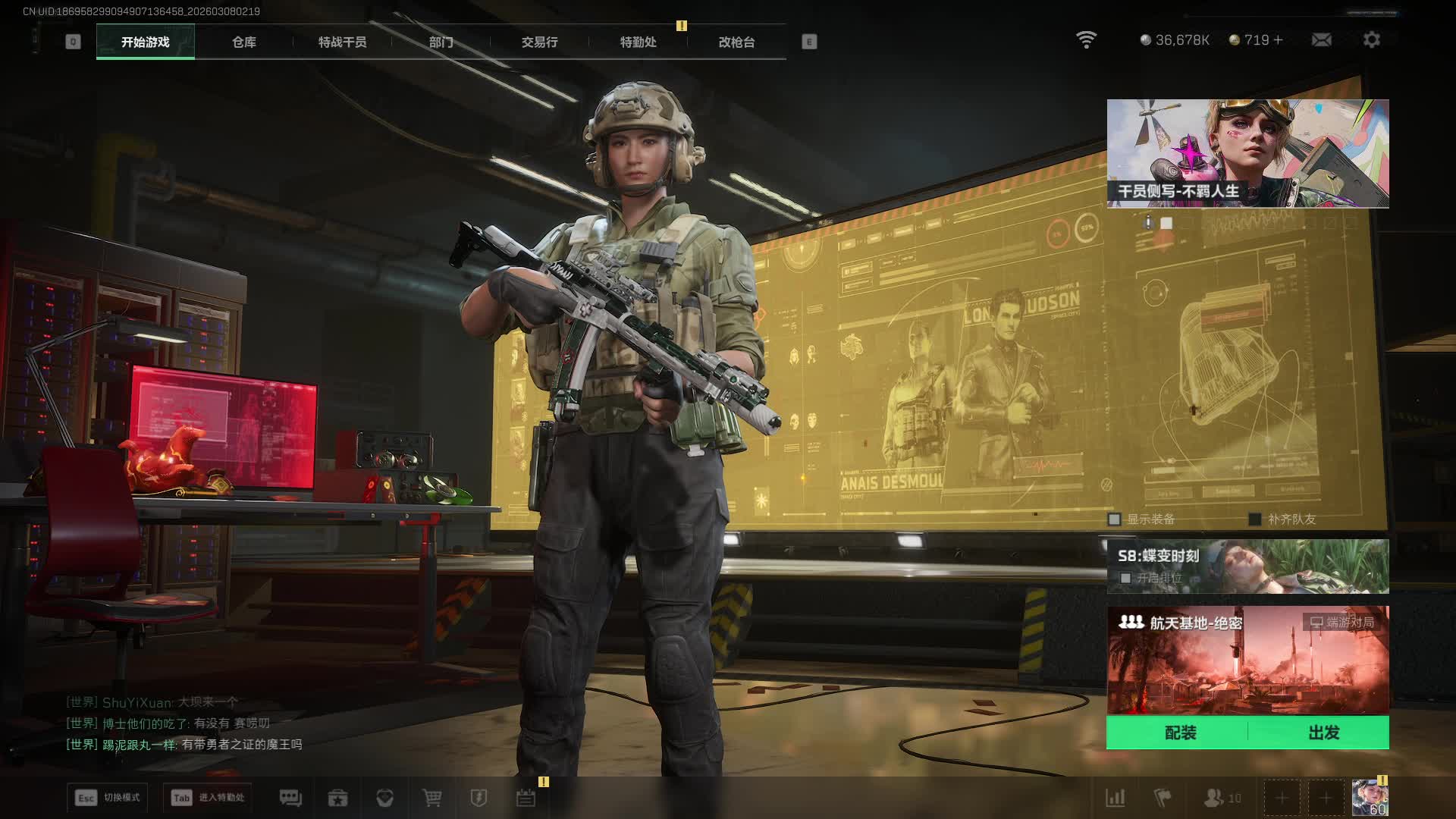Open the 特战干员 tab
Viewport: 1456px width, 819px height.
(342, 42)
